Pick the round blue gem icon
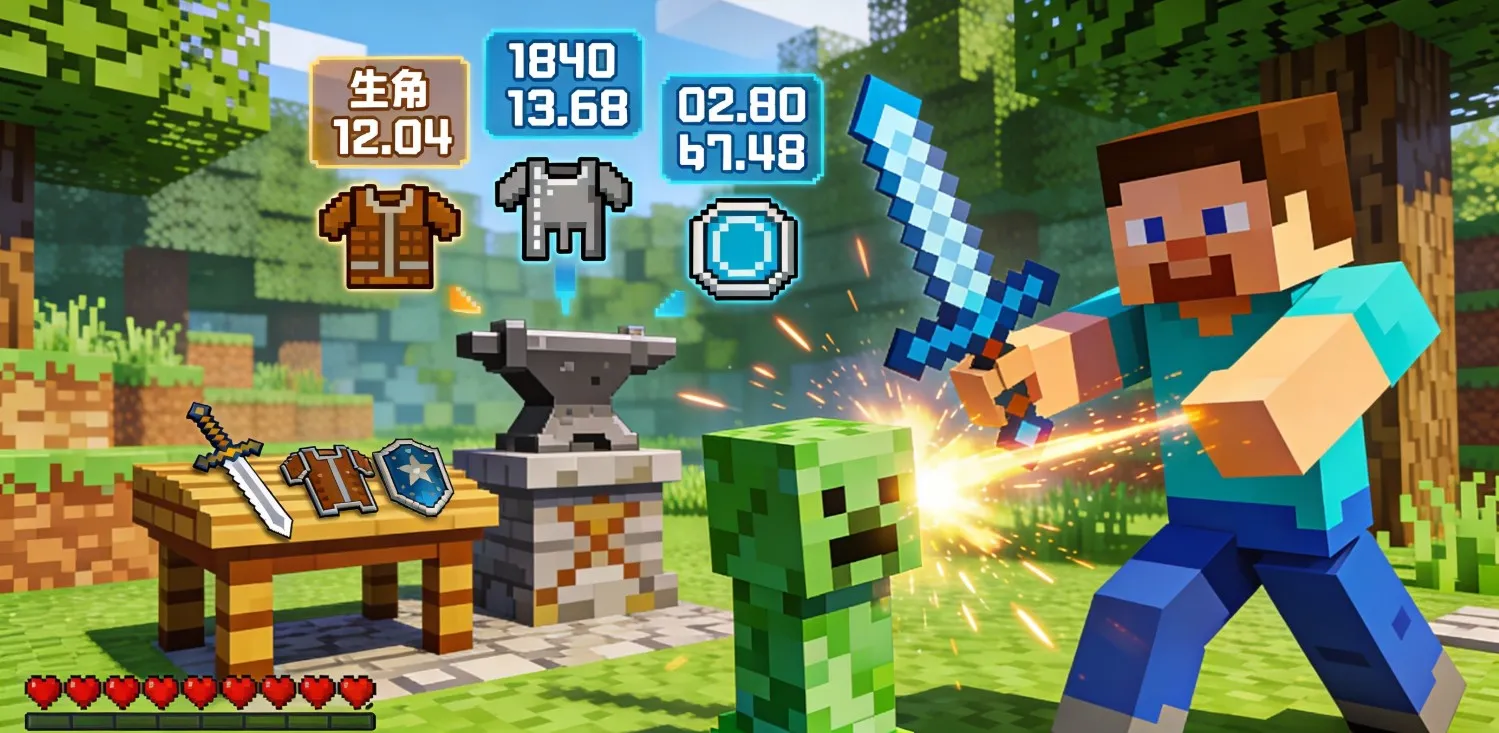Viewport: 1499px width, 733px height. point(743,248)
